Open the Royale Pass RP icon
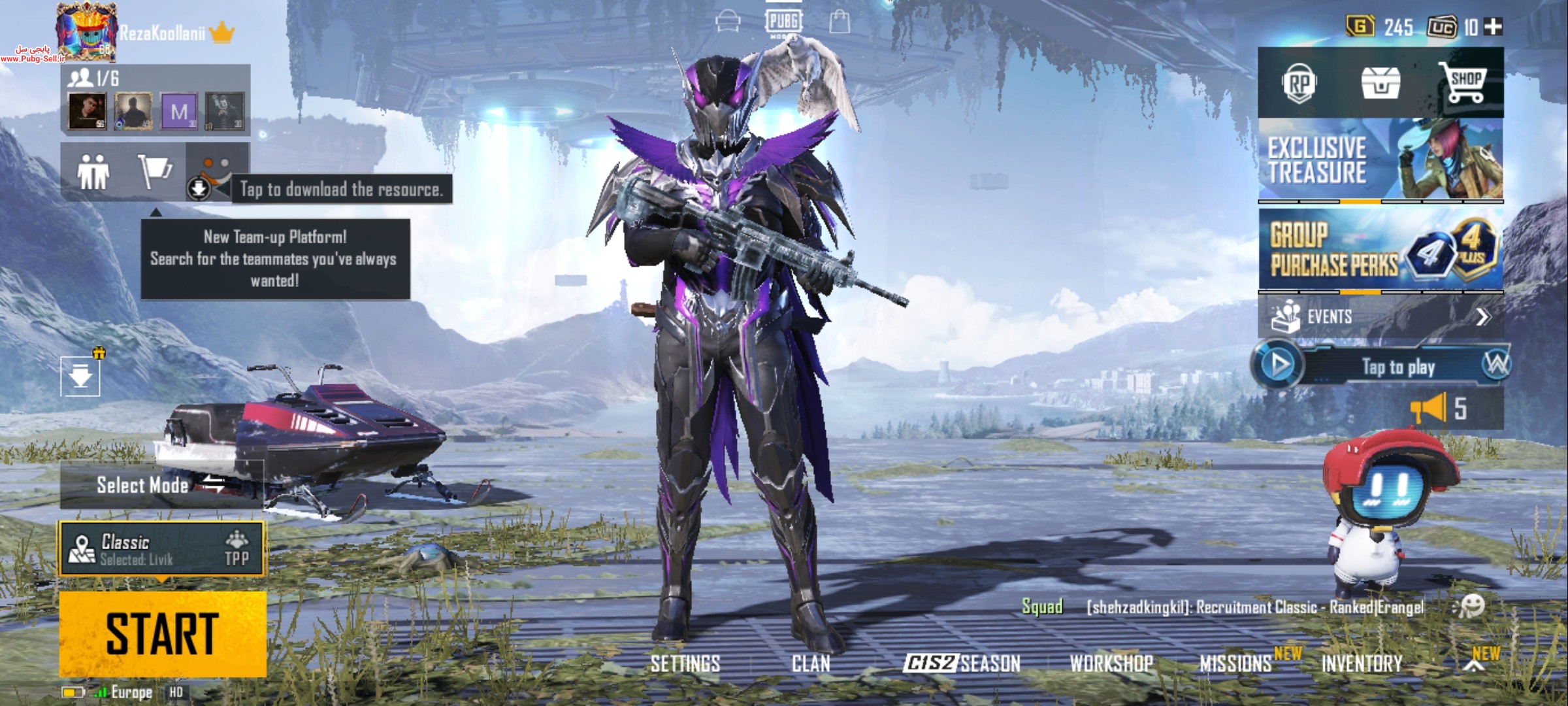This screenshot has width=1568, height=706. click(1299, 84)
